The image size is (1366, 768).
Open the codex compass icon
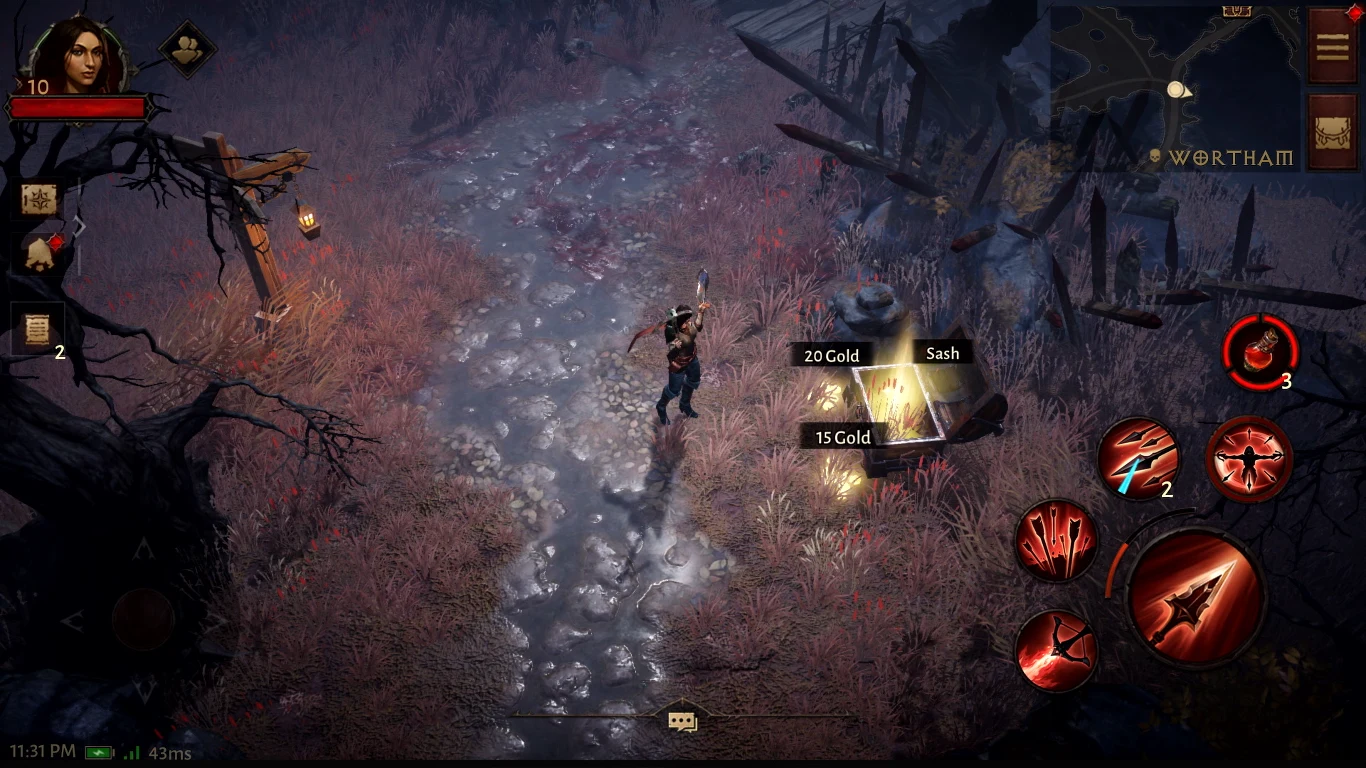(x=40, y=198)
